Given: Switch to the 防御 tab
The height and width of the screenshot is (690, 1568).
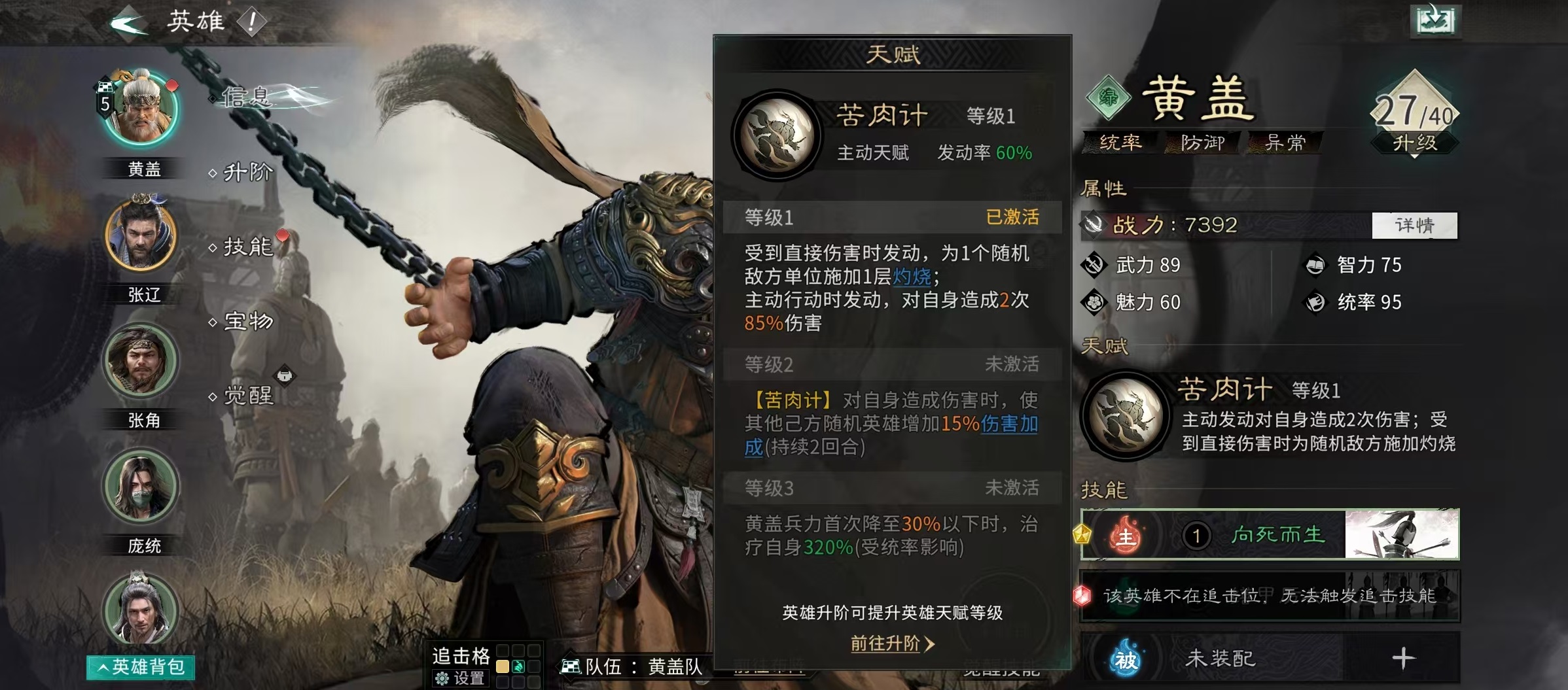Looking at the screenshot, I should coord(1202,143).
